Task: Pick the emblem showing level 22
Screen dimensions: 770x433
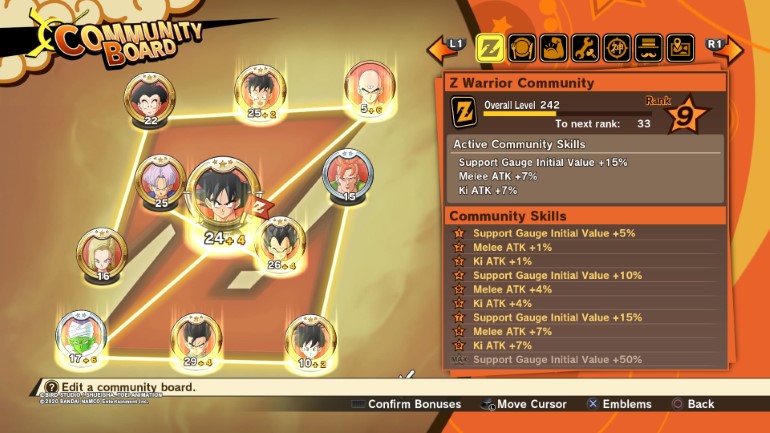Action: pyautogui.click(x=149, y=98)
